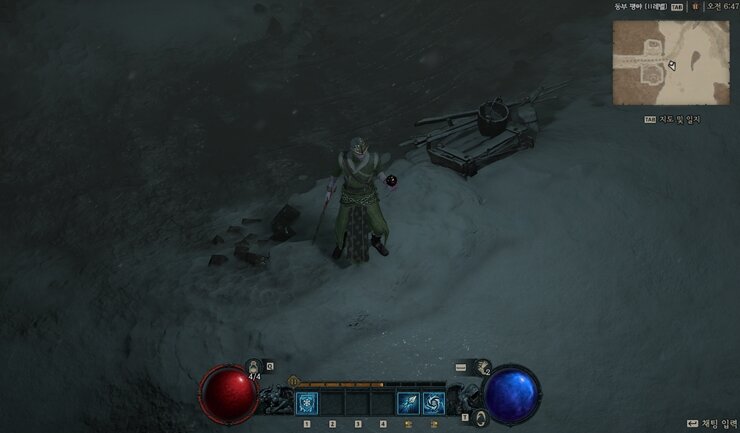
Task: Use the ice shard projectile skill
Action: pos(408,403)
